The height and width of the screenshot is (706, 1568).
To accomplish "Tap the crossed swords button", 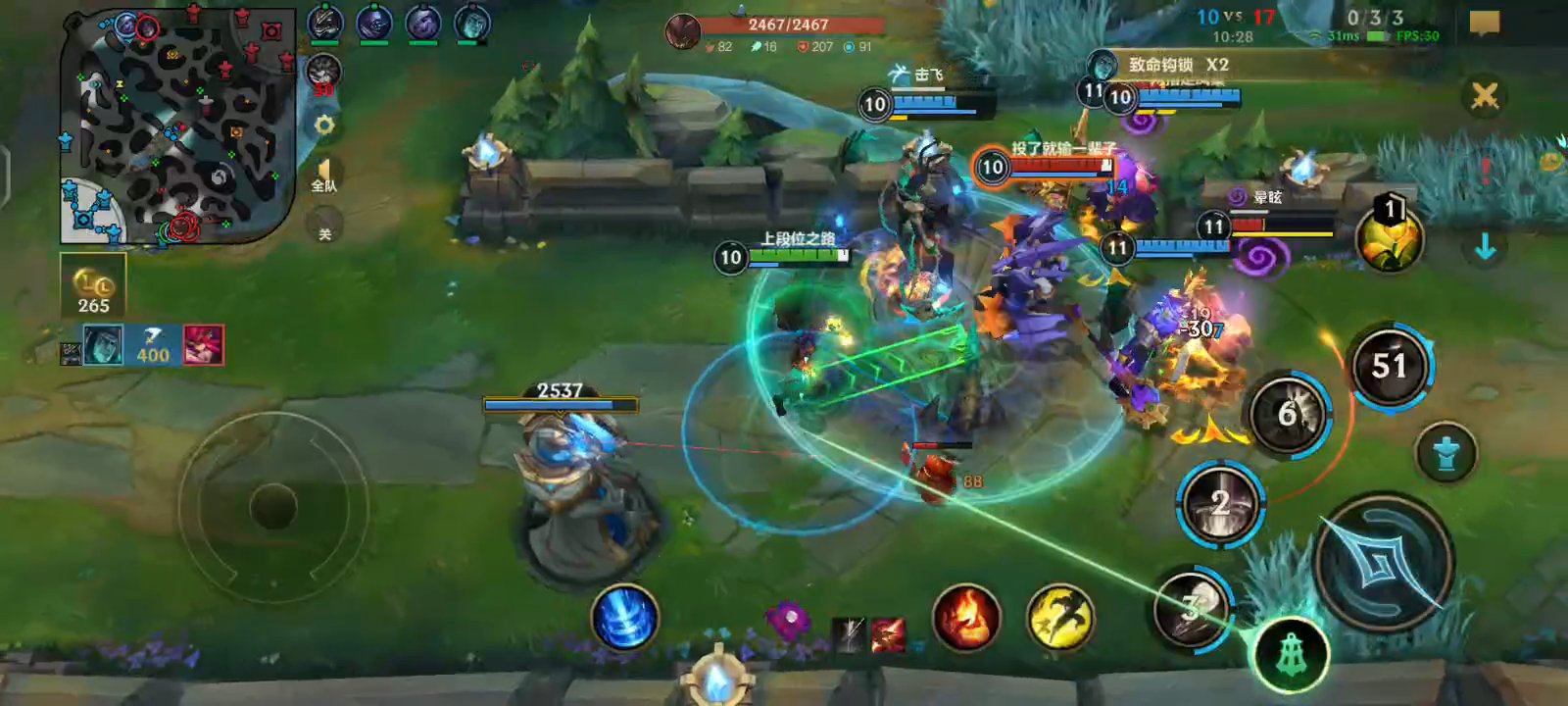I will coord(1484,96).
